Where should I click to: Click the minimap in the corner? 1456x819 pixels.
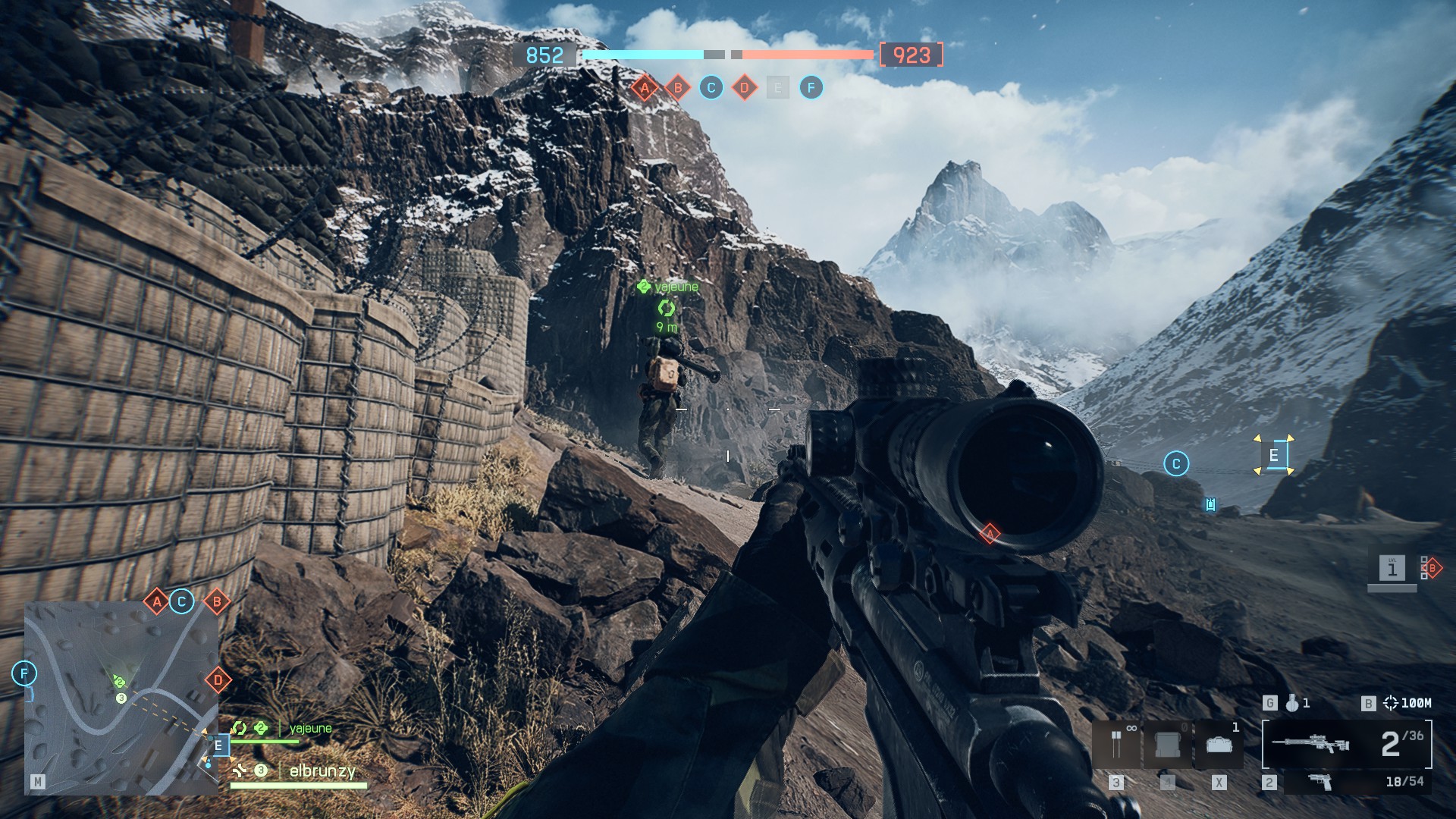click(x=121, y=698)
